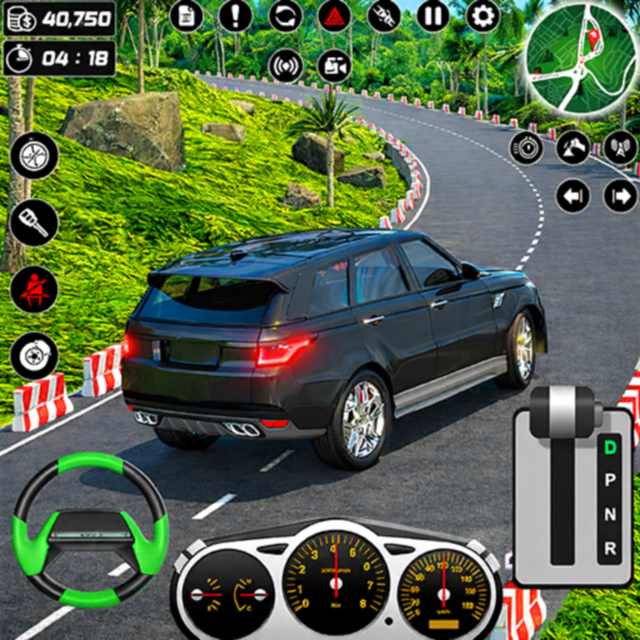Activate the signal waves horn icon
Image resolution: width=640 pixels, height=640 pixels.
point(286,66)
